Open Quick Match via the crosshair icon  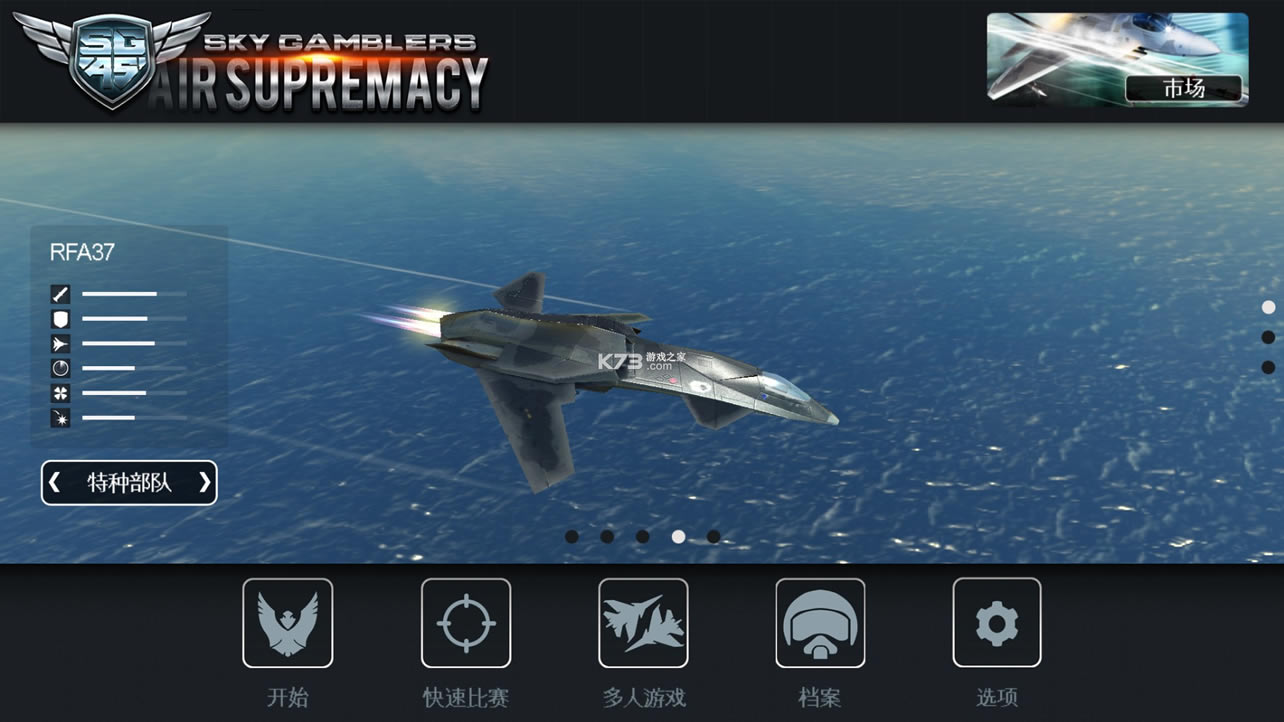click(x=466, y=622)
